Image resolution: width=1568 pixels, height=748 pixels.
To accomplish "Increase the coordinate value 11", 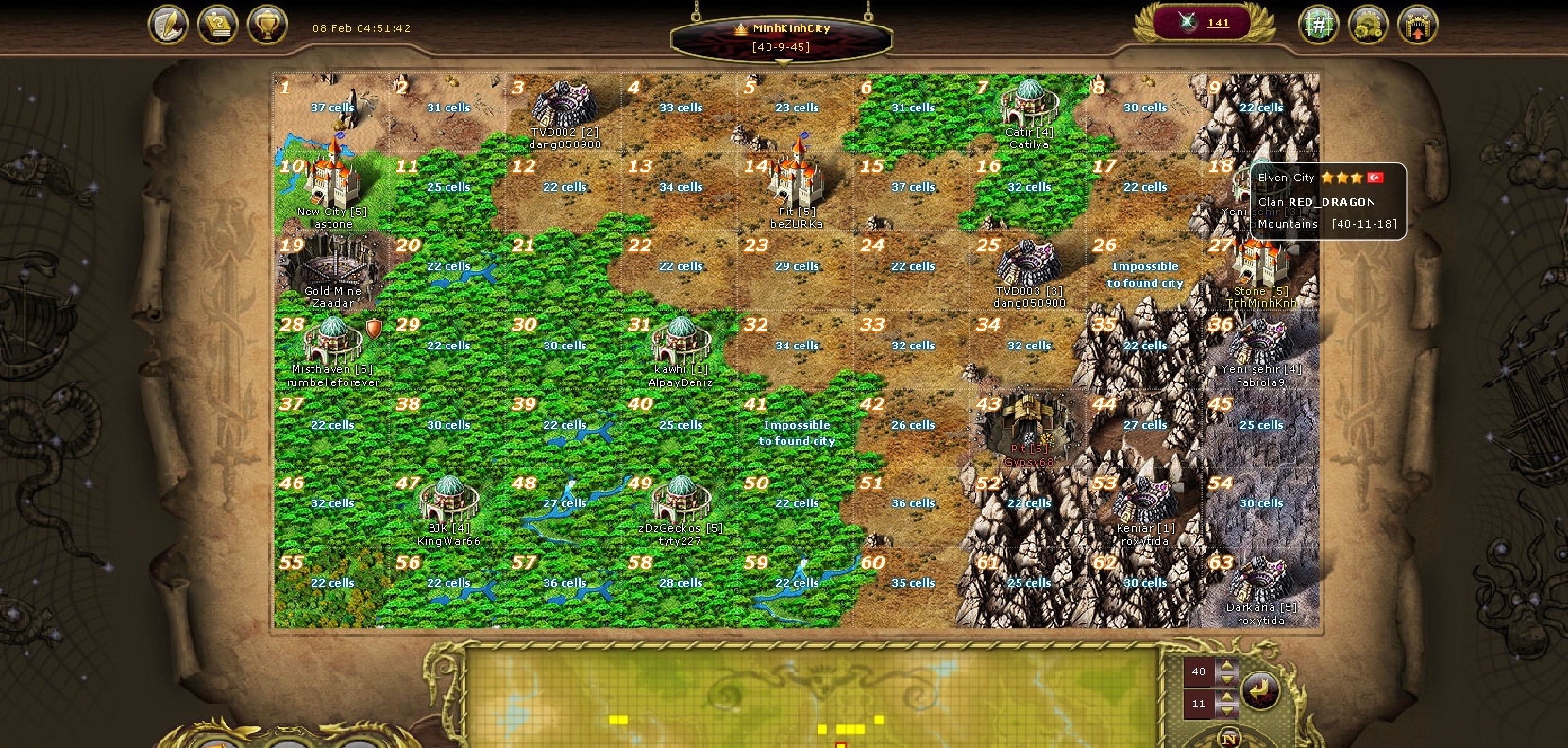I will tap(1227, 698).
